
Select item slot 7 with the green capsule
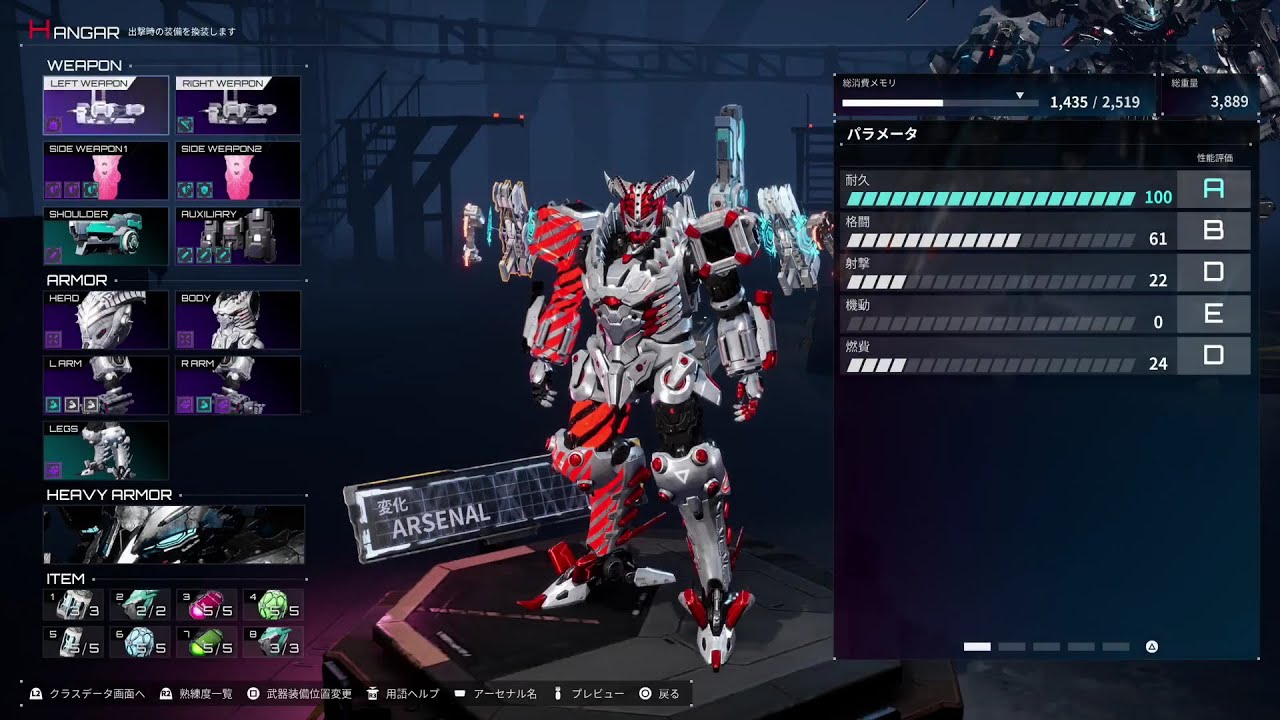[x=207, y=642]
